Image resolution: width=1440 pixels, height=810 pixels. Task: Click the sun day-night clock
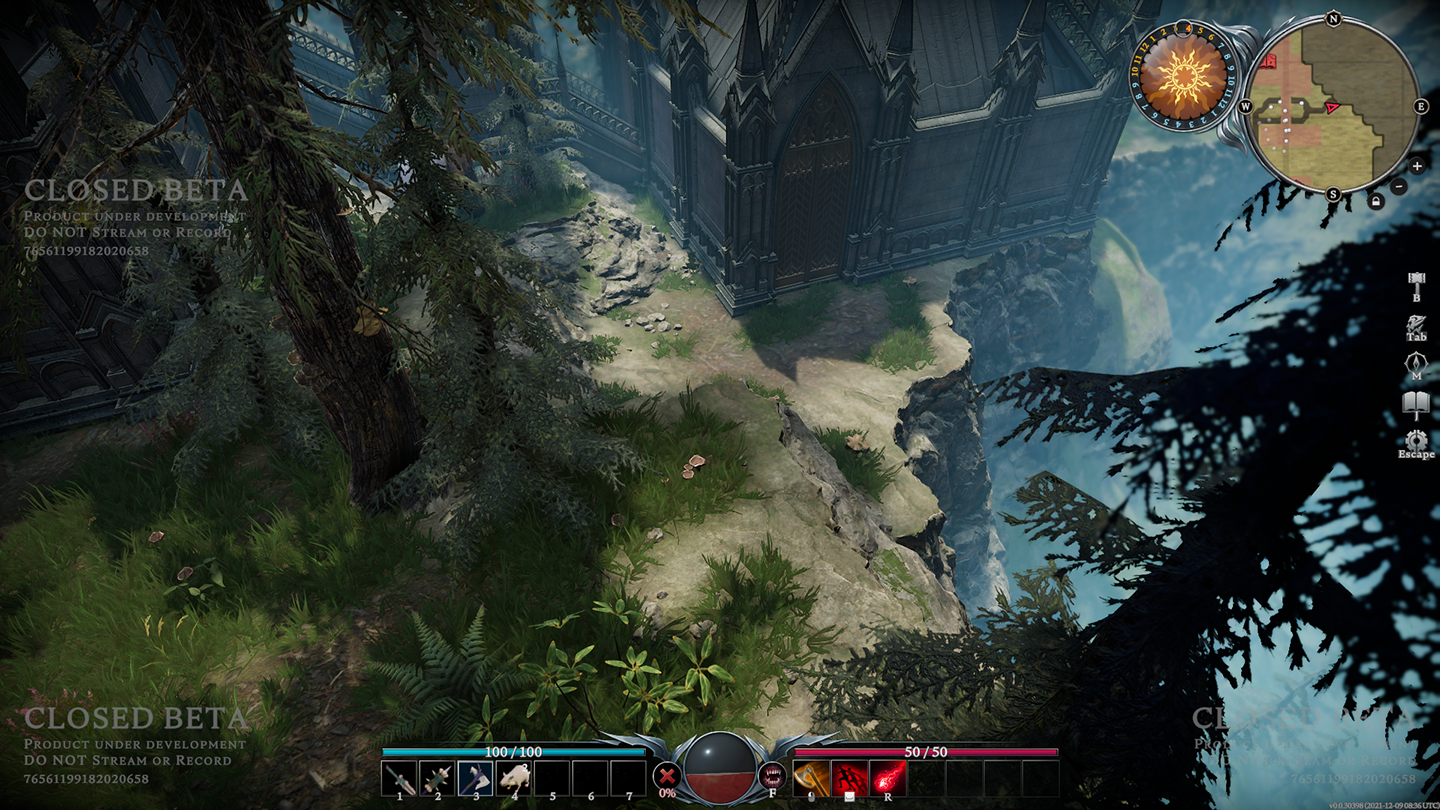[1183, 73]
